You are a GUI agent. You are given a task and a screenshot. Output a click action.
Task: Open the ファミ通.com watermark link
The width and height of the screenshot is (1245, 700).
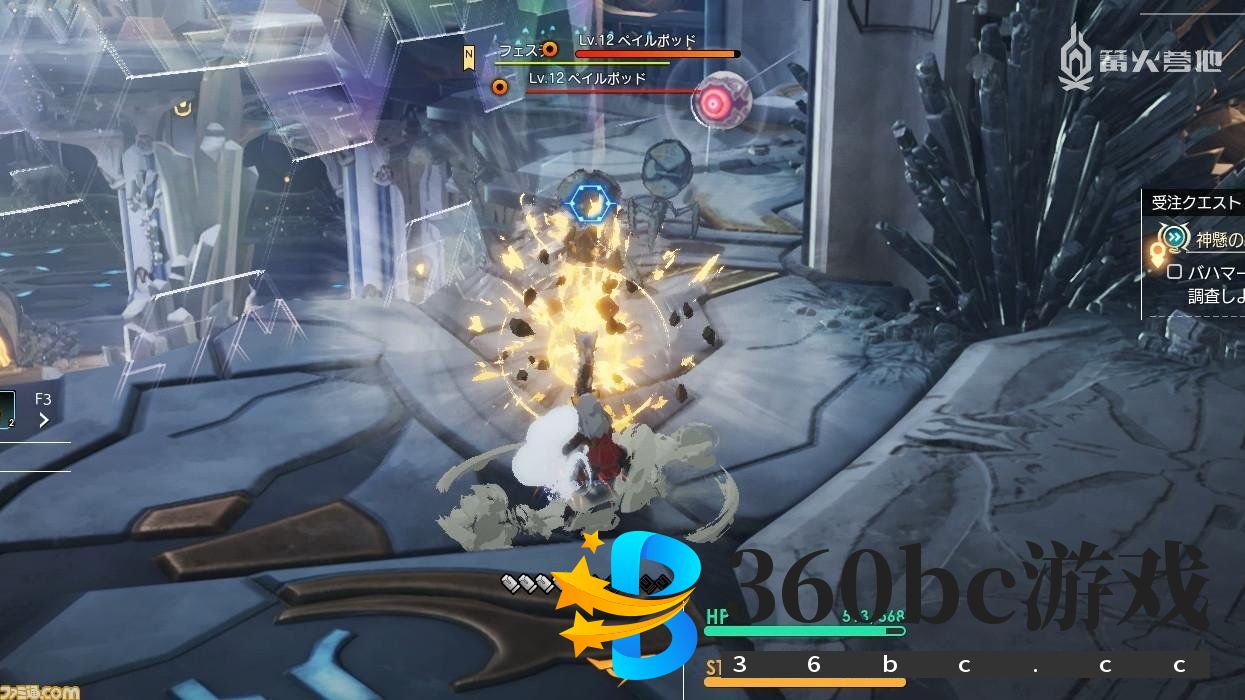tap(40, 691)
